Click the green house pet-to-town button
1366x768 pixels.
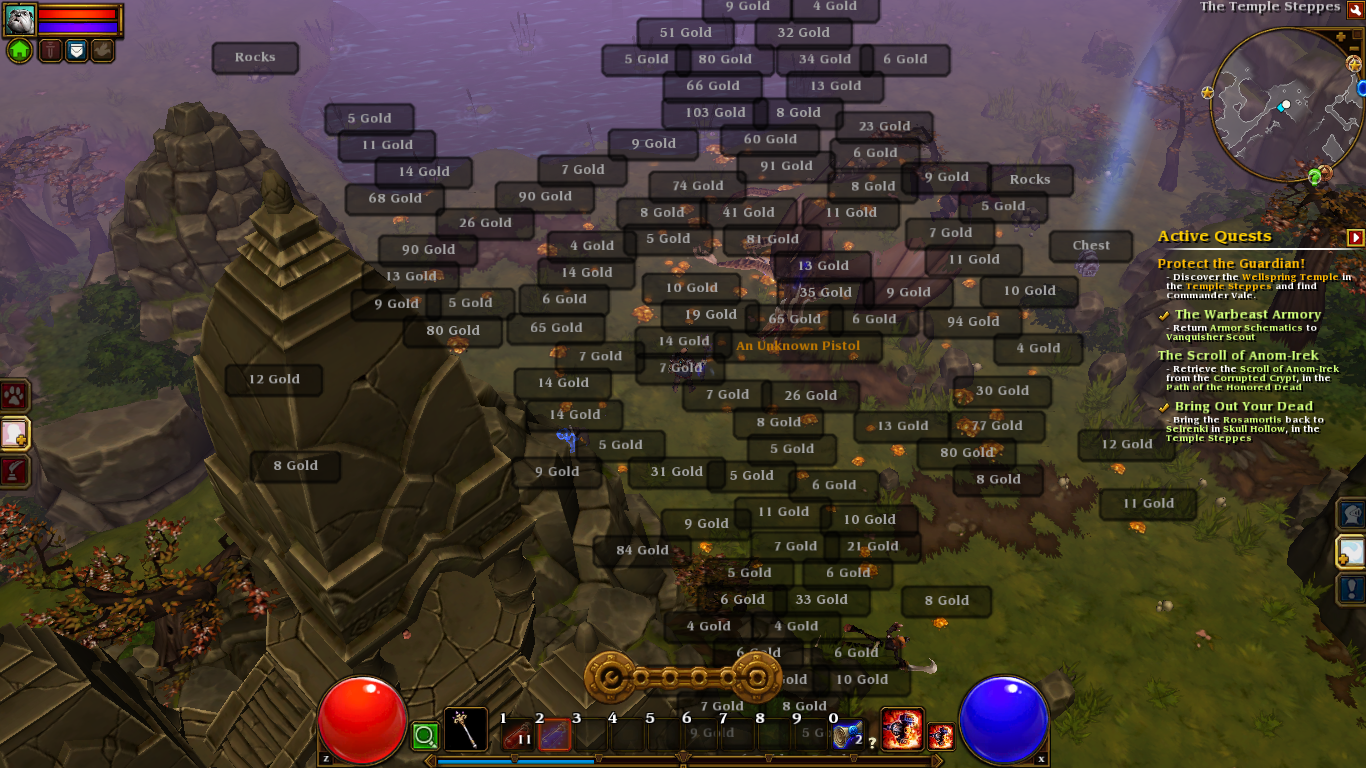tap(19, 51)
